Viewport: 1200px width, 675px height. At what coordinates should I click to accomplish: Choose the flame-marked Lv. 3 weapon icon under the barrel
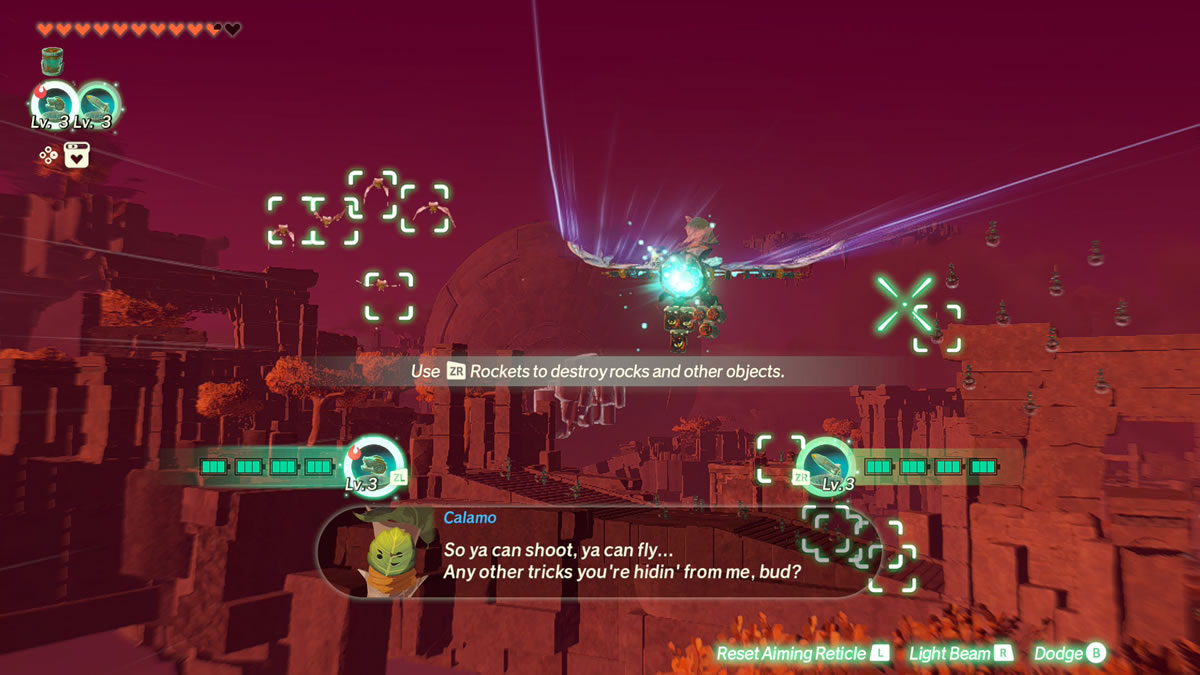(x=54, y=104)
